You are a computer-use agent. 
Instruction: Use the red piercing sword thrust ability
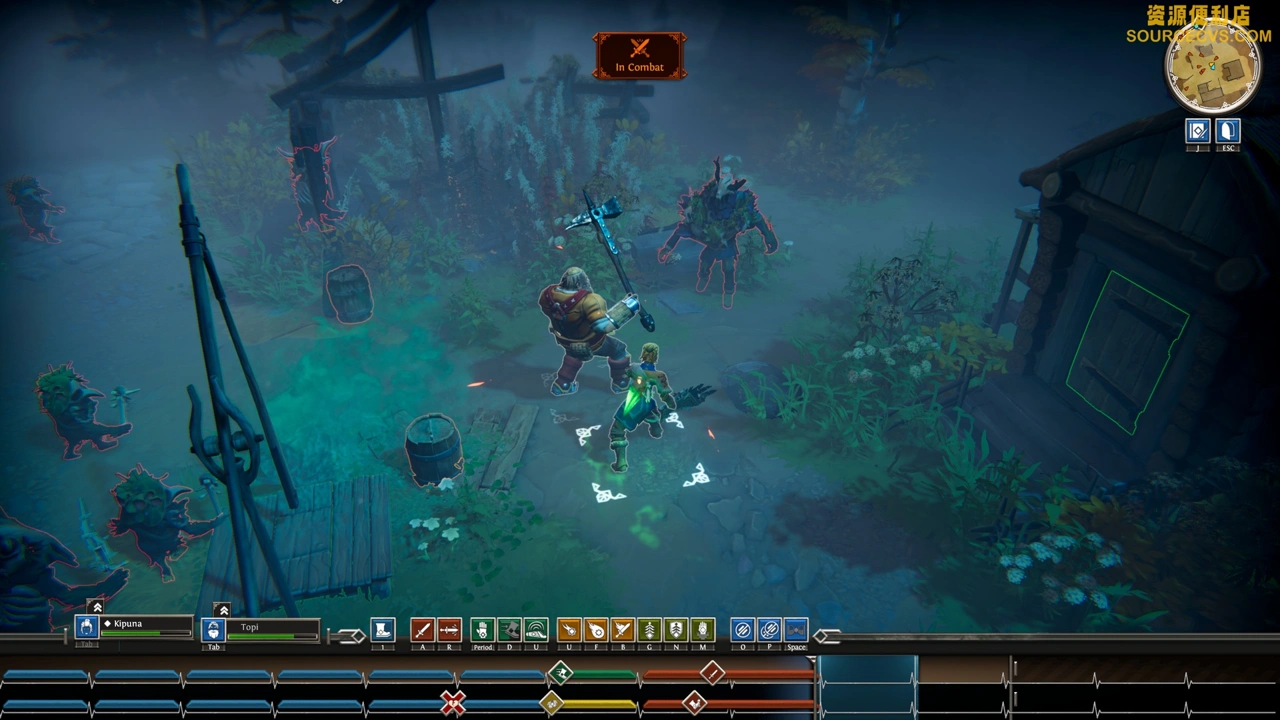[x=449, y=630]
